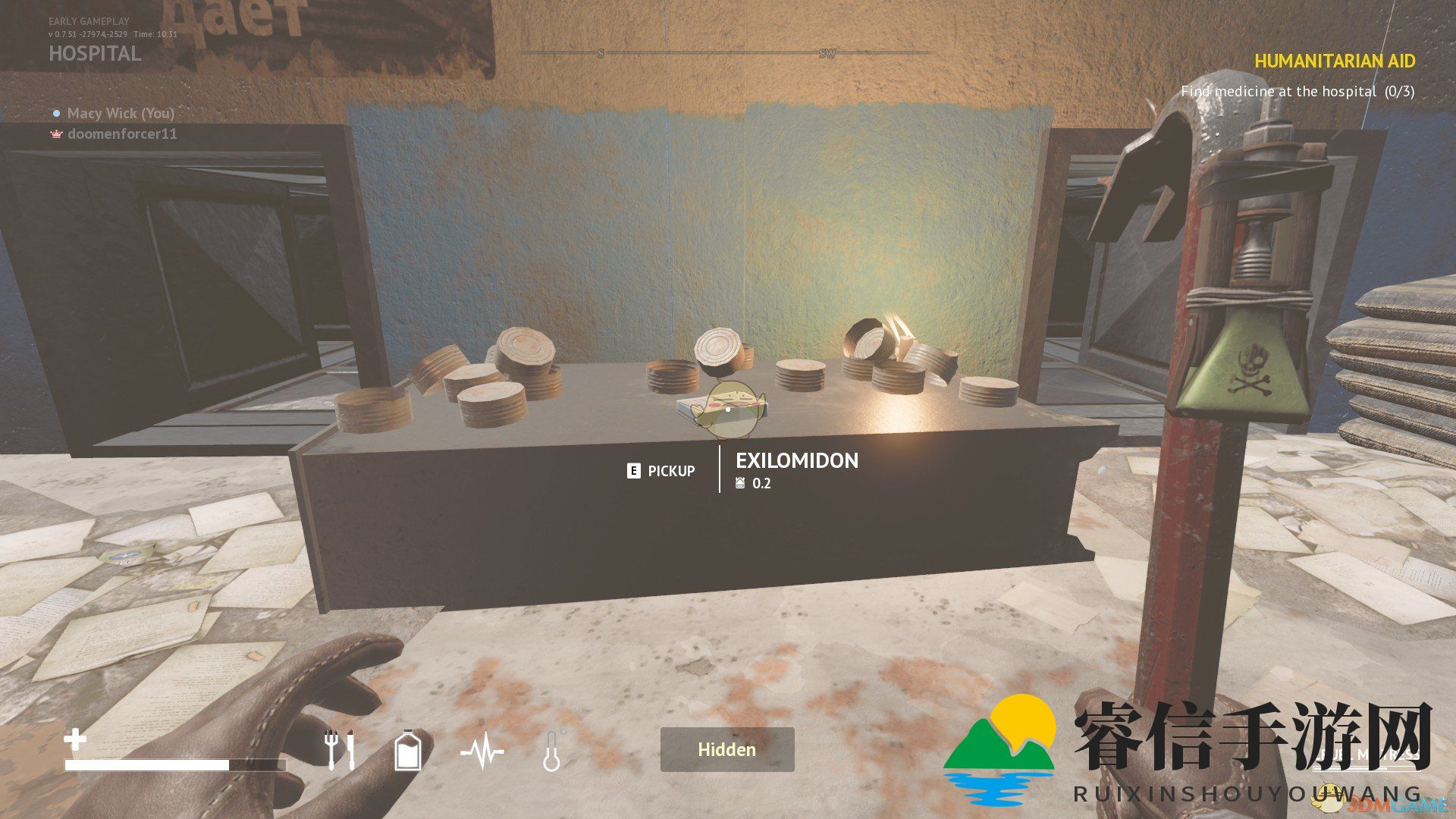Select player doomenforcer11 in the party list
Screen dimensions: 1456x819
pos(121,134)
